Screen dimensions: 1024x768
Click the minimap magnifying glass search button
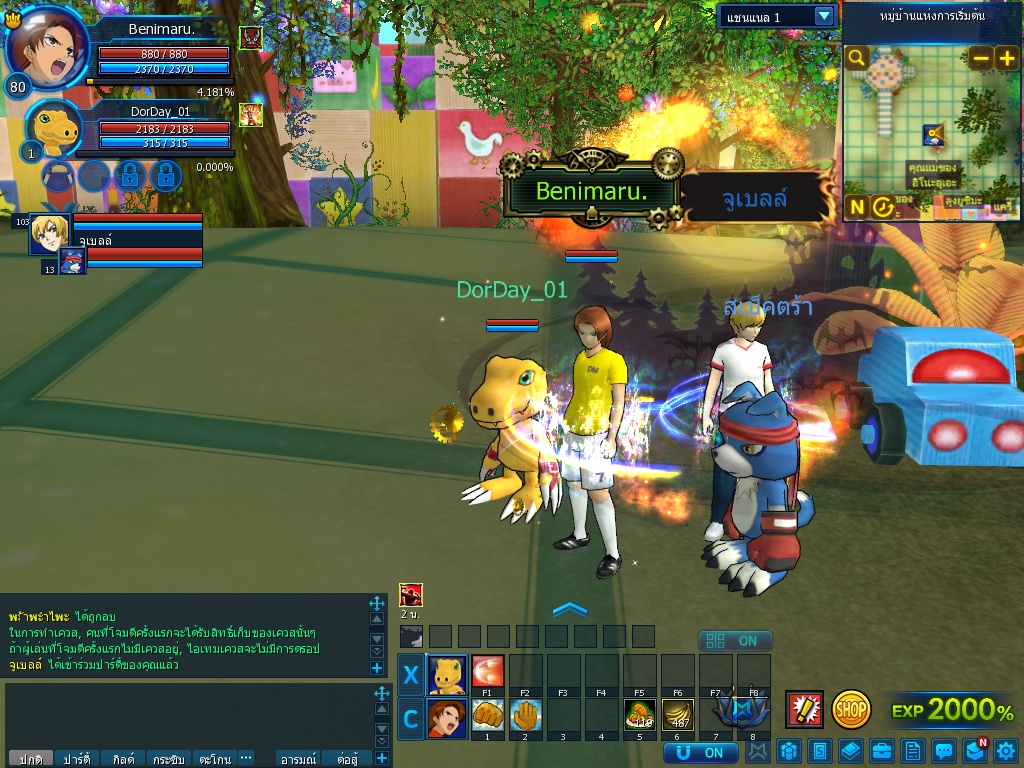(x=857, y=58)
